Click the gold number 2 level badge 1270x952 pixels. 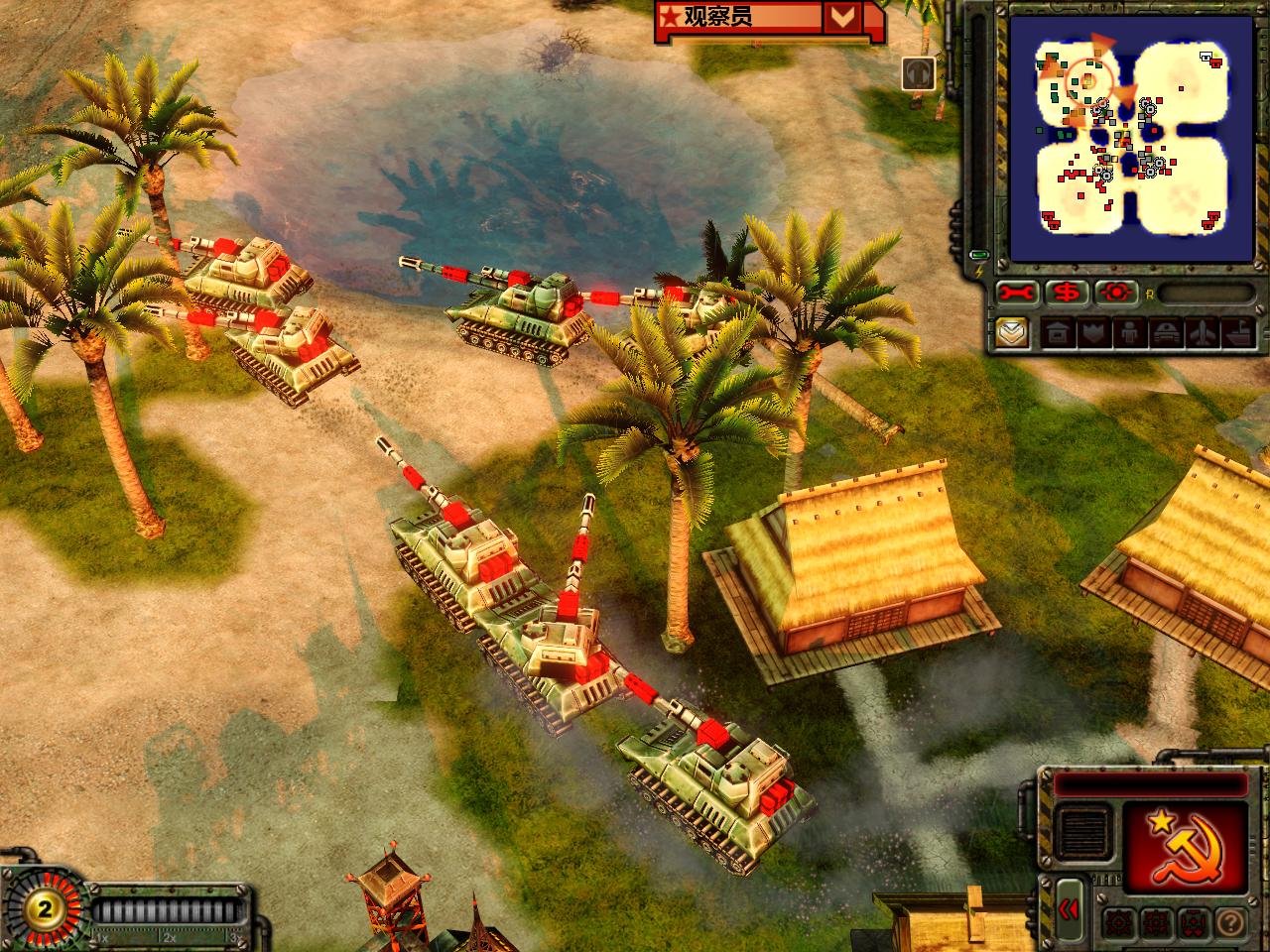[43, 908]
